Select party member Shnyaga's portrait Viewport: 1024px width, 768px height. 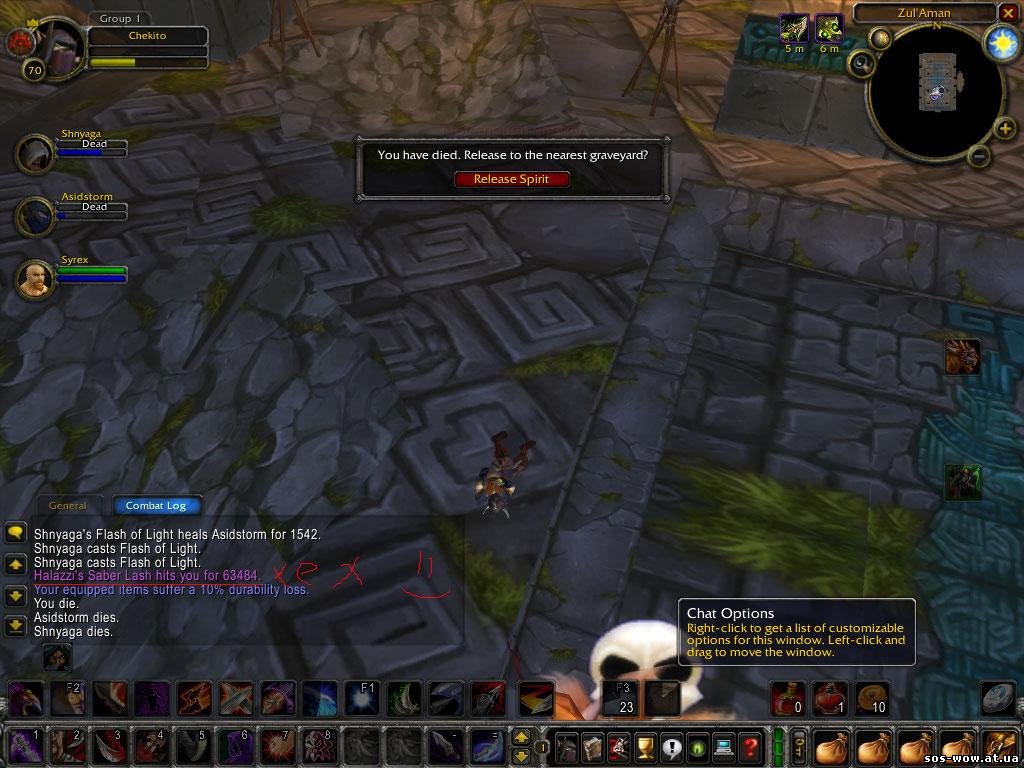pos(35,153)
